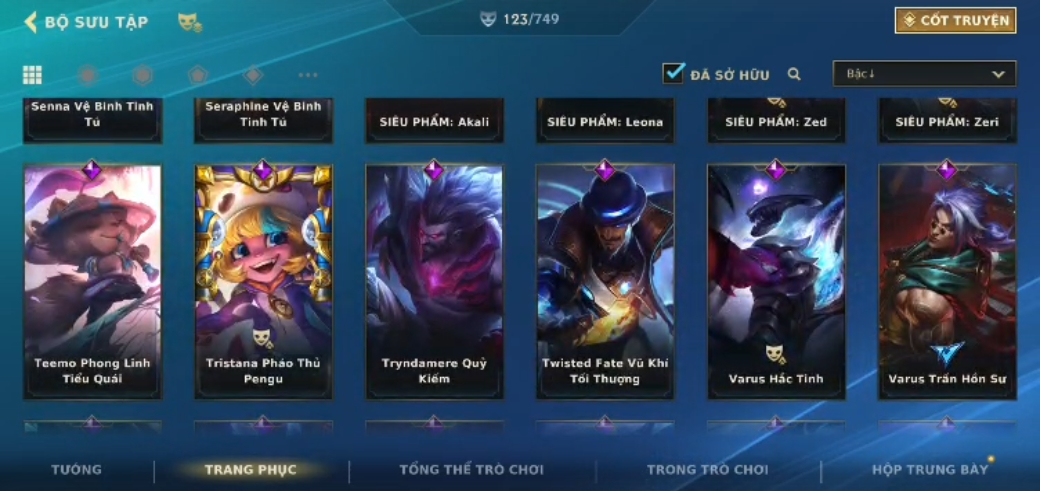This screenshot has width=1040, height=491.
Task: Go back from Bộ Sưu Tập
Action: 31,22
